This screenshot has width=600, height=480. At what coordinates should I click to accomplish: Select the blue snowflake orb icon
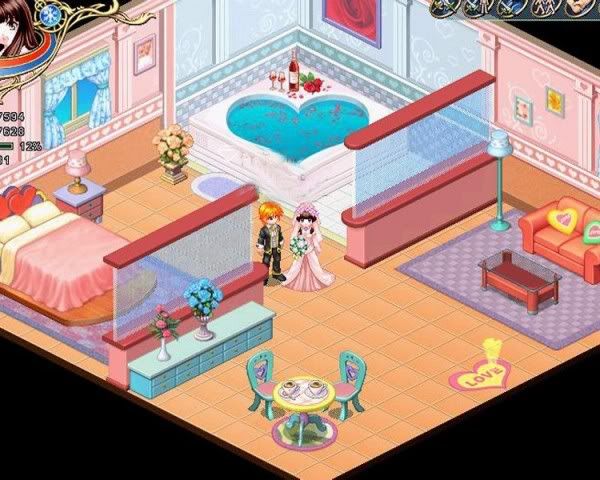pyautogui.click(x=51, y=13)
